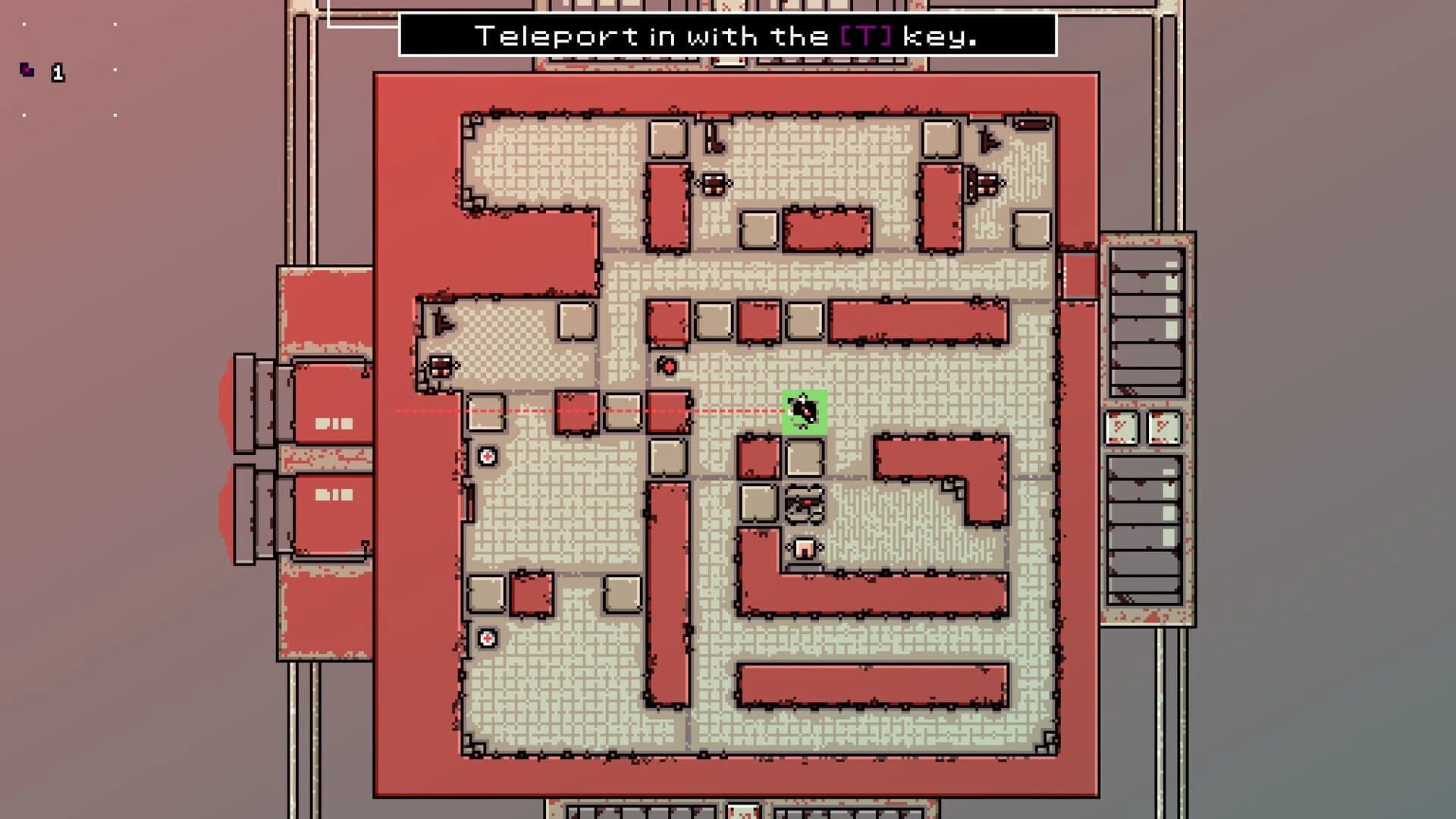Click the guard sprite in the top-right corner
Image resolution: width=1456 pixels, height=819 pixels.
pos(987,139)
